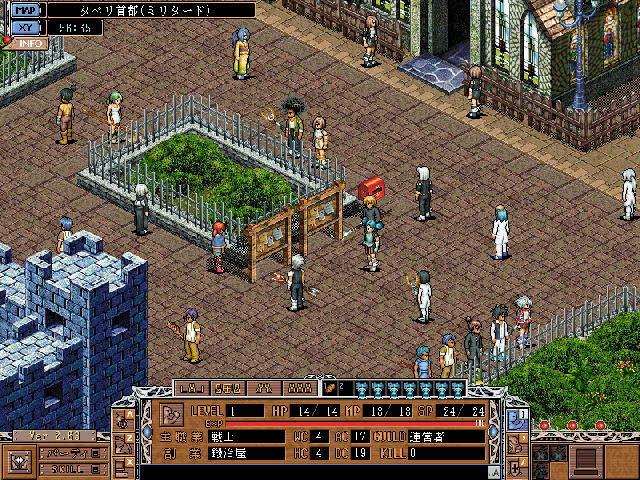Click the cross shield icon on right
This screenshot has height=480, width=640.
click(516, 465)
